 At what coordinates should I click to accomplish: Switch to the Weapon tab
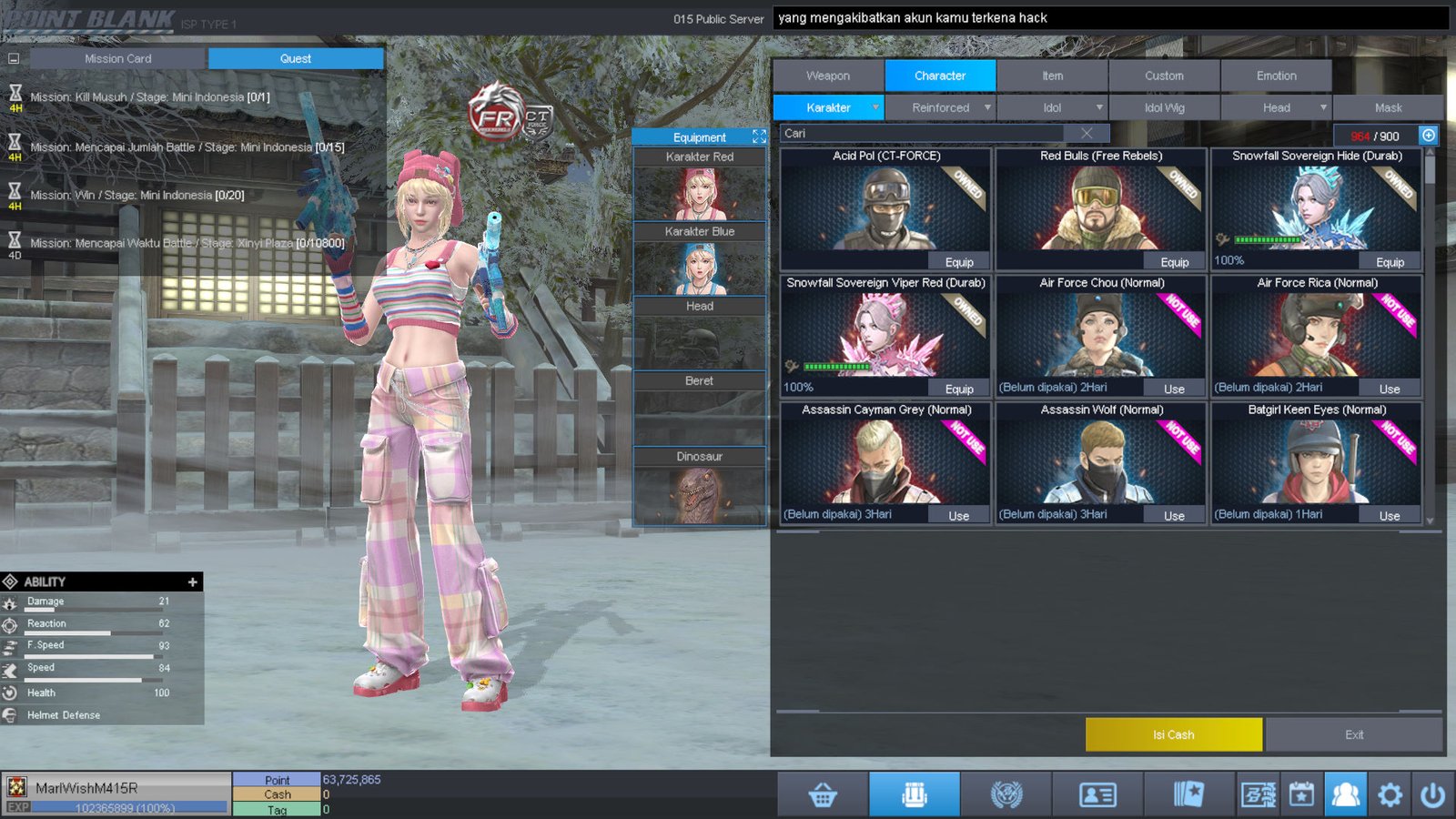point(827,76)
